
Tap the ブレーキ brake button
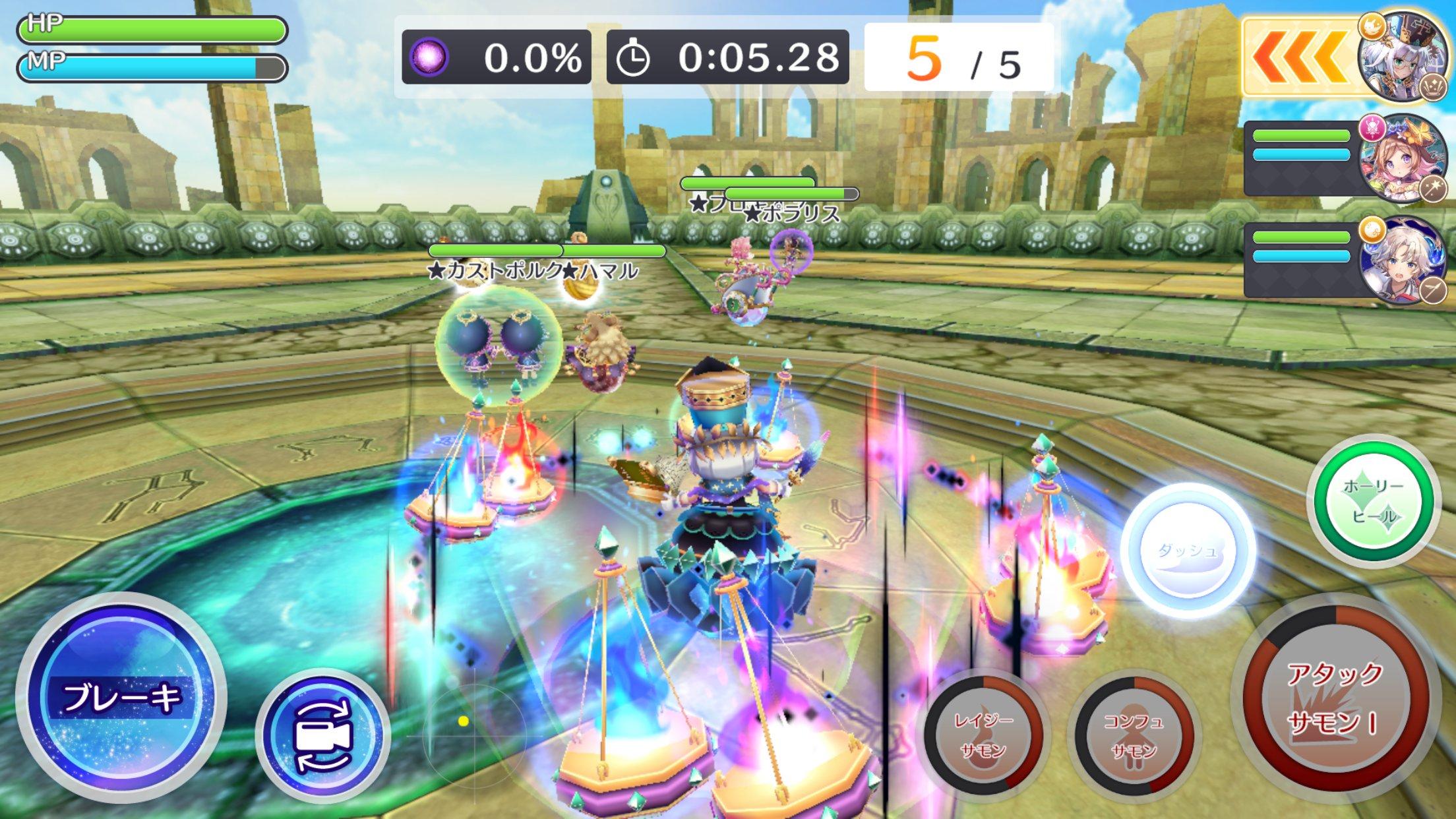pyautogui.click(x=121, y=697)
